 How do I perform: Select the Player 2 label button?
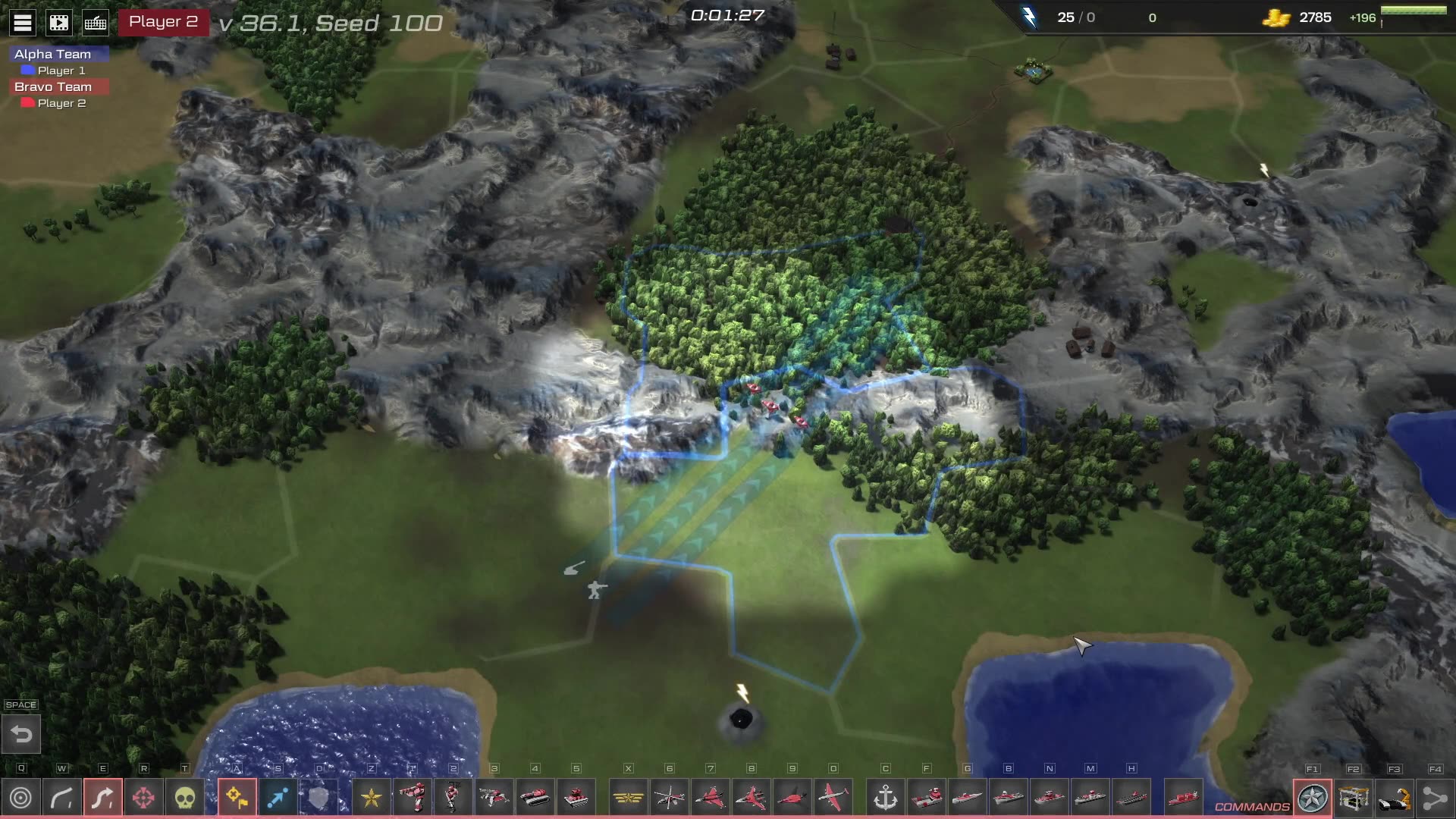pyautogui.click(x=163, y=22)
